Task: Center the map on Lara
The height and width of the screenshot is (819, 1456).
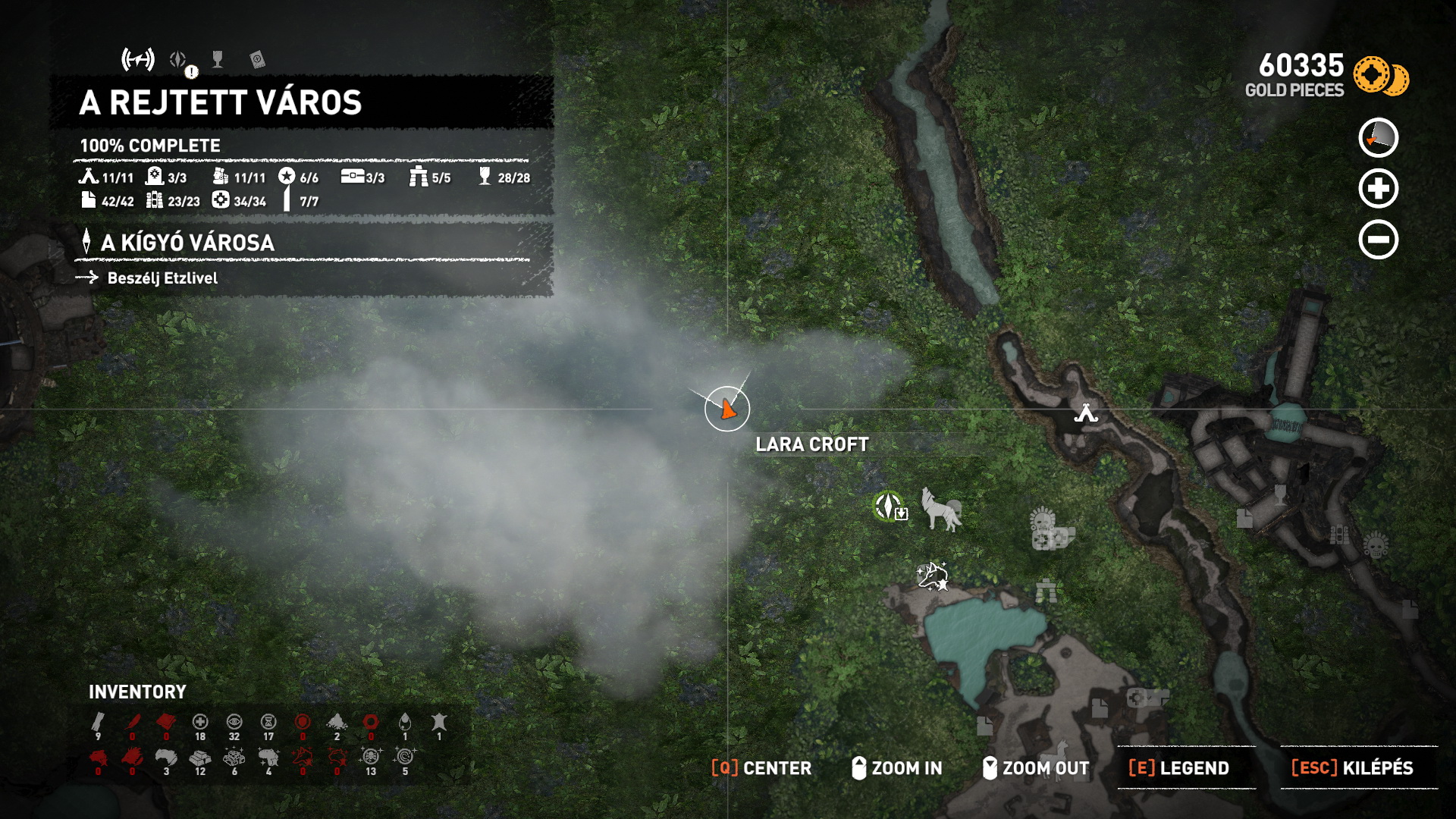Action: [x=761, y=768]
